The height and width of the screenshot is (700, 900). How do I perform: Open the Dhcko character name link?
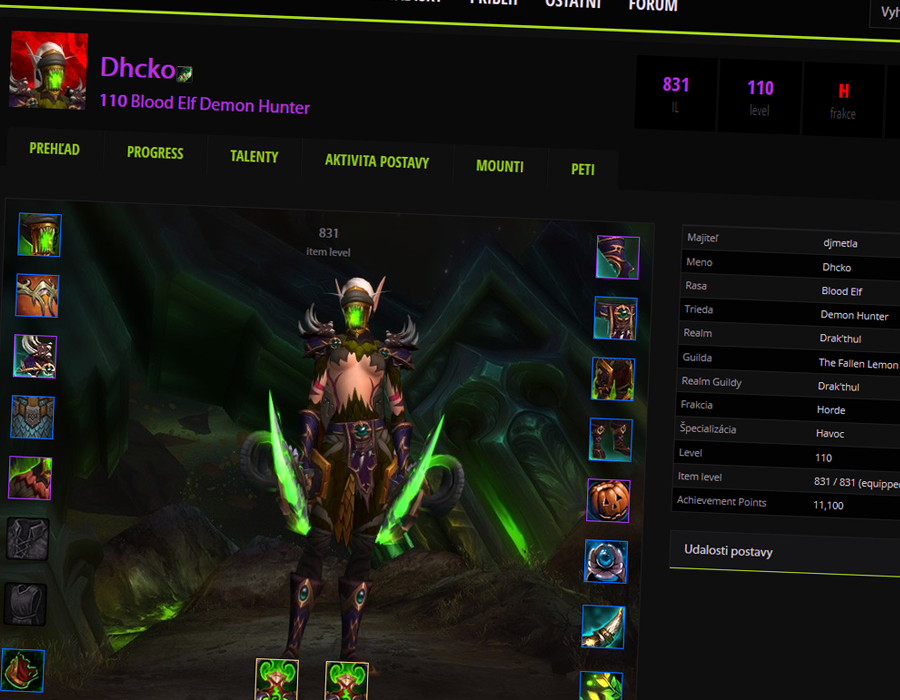(137, 68)
